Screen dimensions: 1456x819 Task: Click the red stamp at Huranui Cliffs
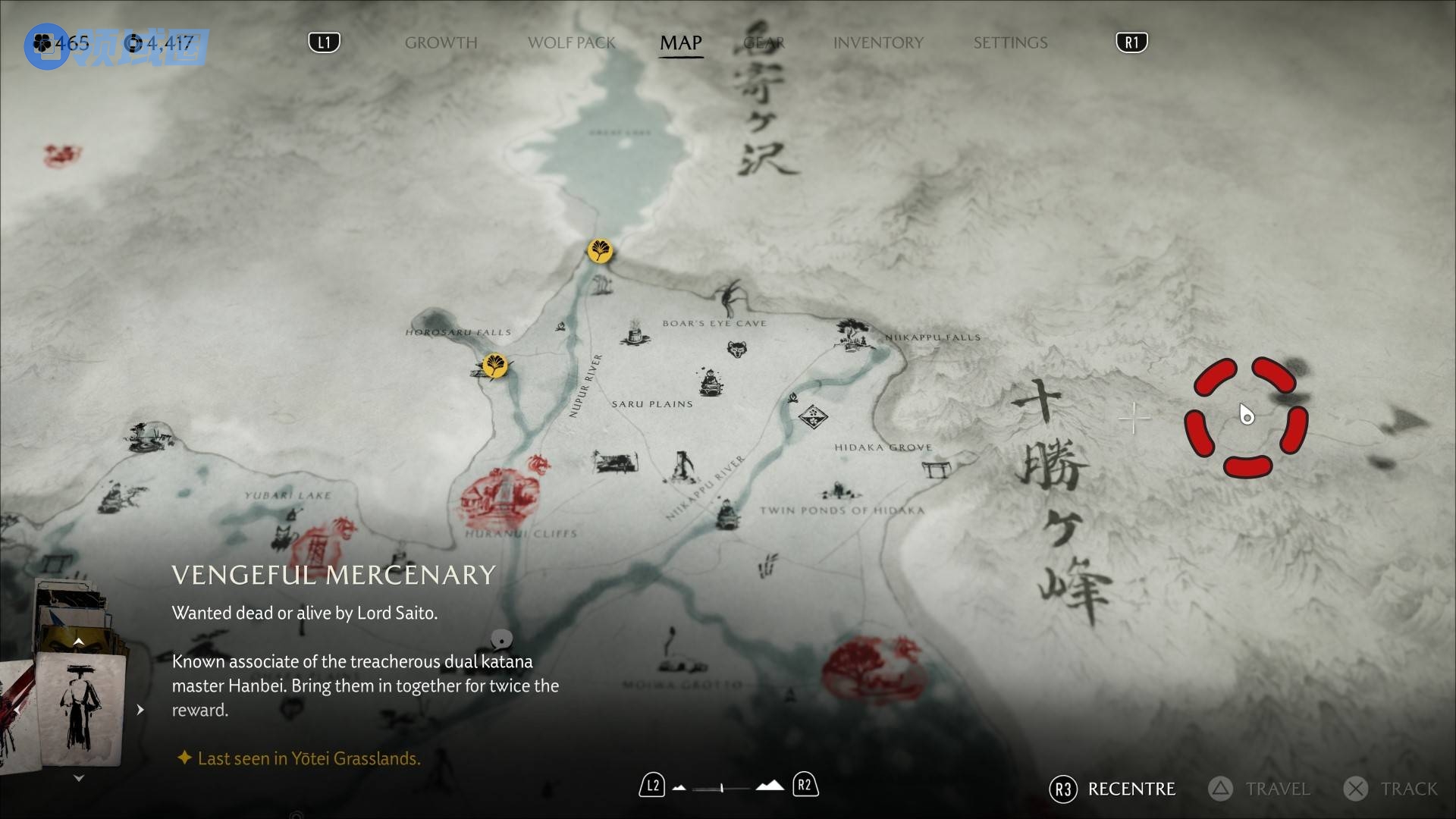(x=500, y=497)
